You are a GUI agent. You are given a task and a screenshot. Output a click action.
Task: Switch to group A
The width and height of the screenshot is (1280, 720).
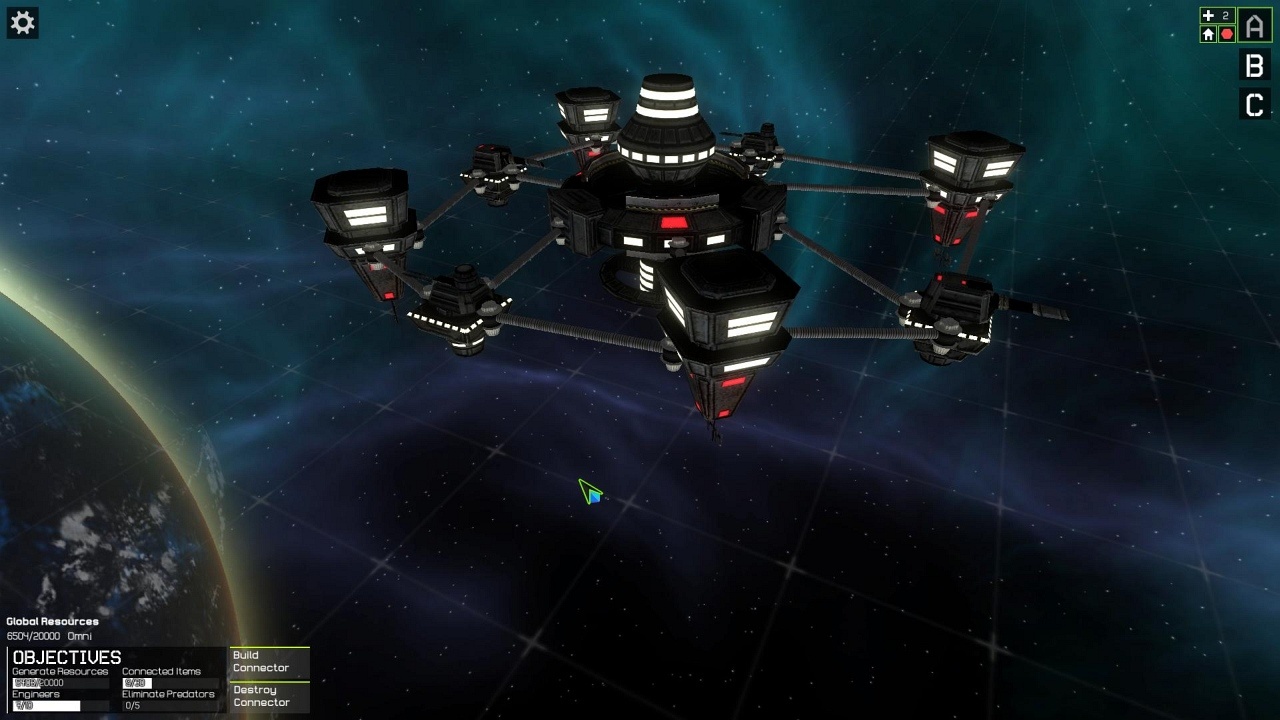(x=1254, y=26)
